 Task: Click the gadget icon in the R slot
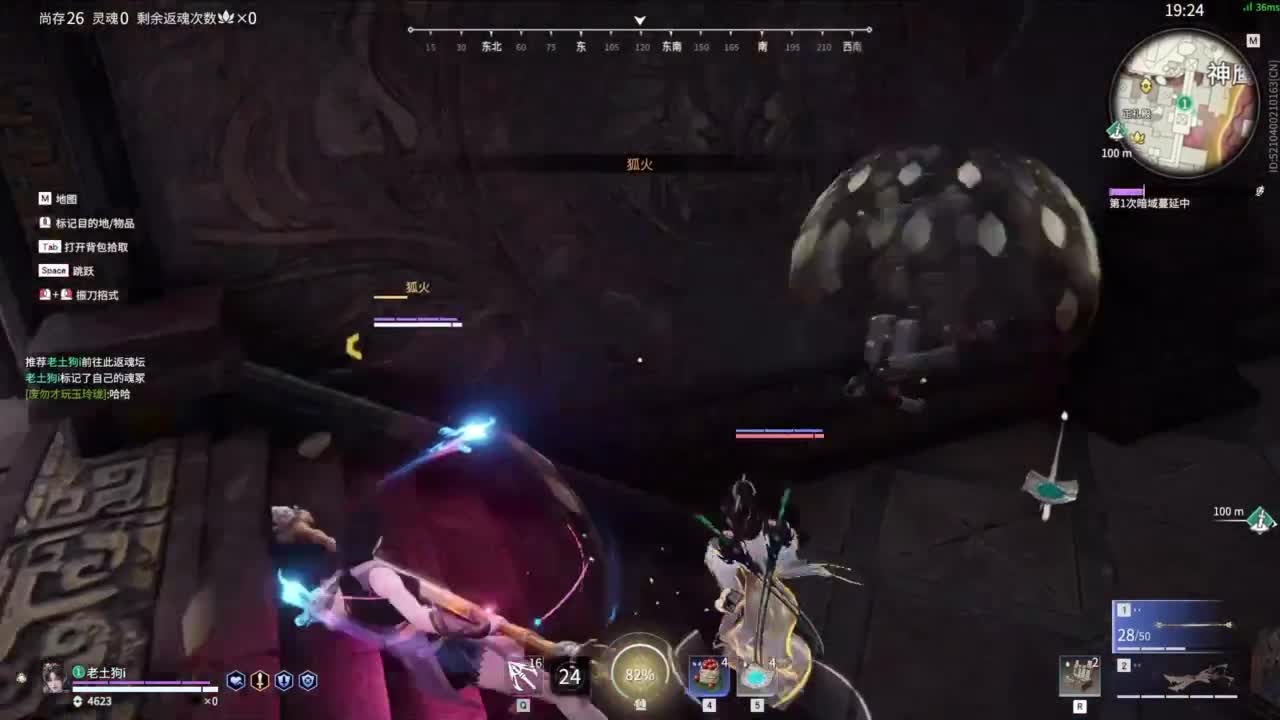pyautogui.click(x=1079, y=676)
